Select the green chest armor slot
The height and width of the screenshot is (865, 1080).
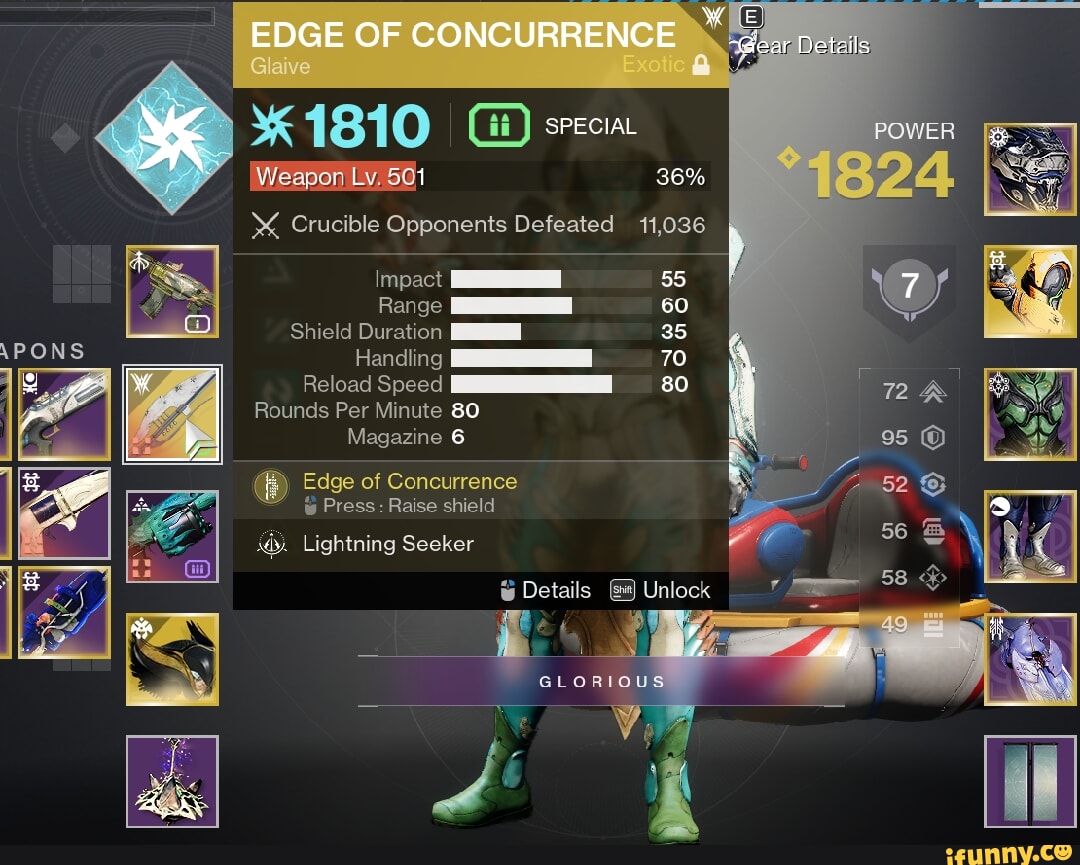point(1030,414)
